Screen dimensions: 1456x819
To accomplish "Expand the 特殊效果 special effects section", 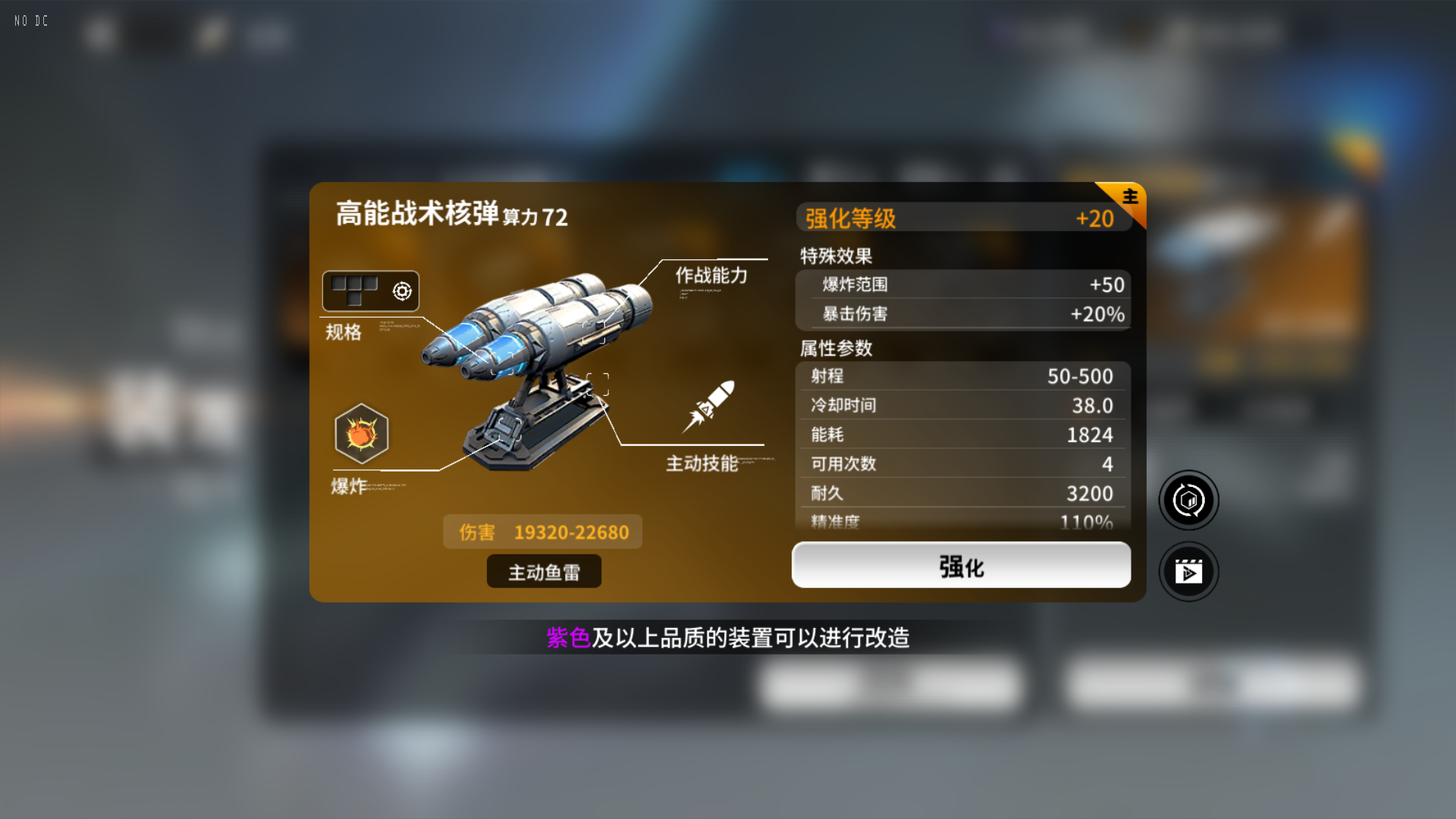I will pyautogui.click(x=834, y=256).
